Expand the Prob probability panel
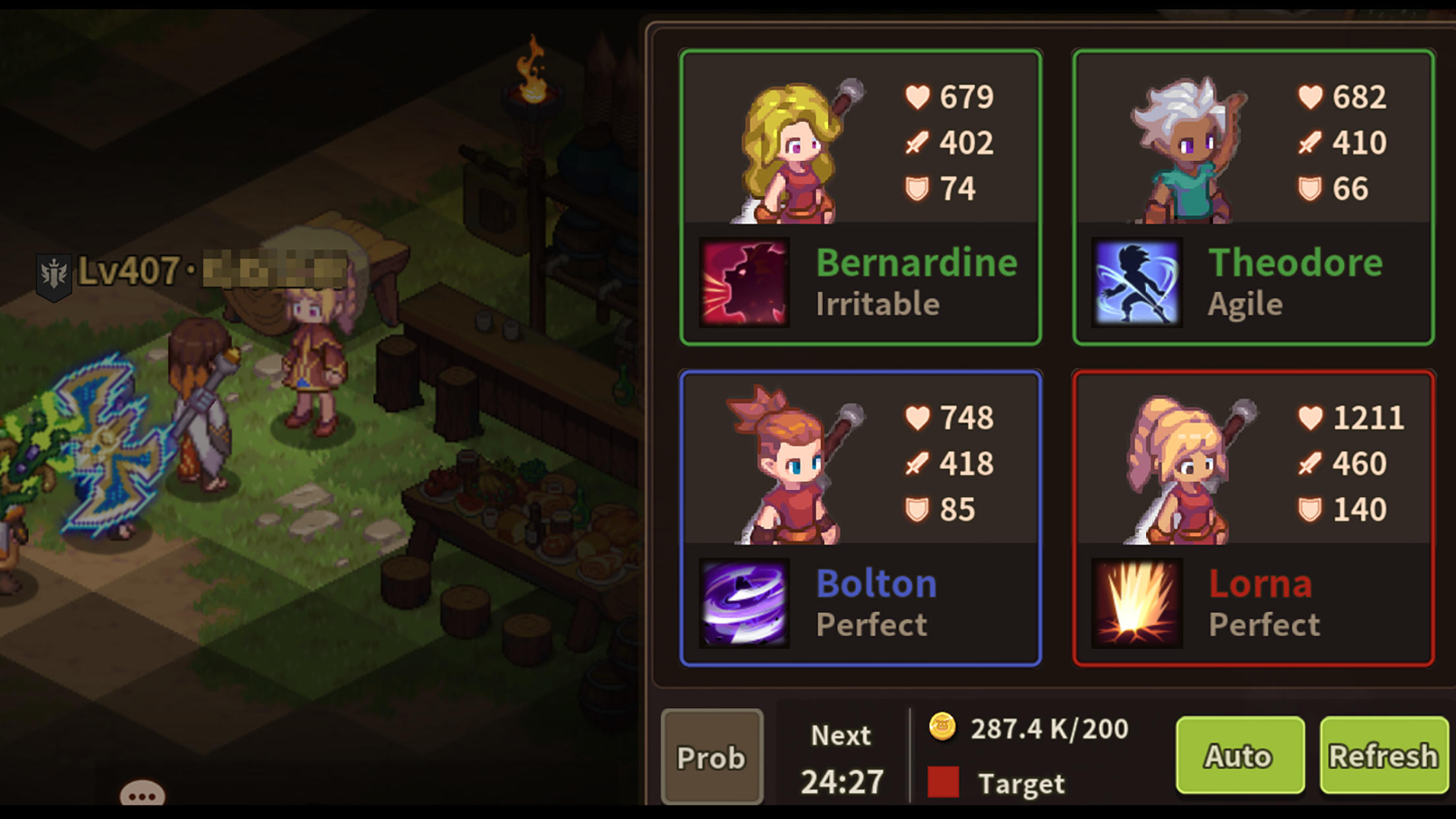This screenshot has height=819, width=1456. tap(712, 756)
